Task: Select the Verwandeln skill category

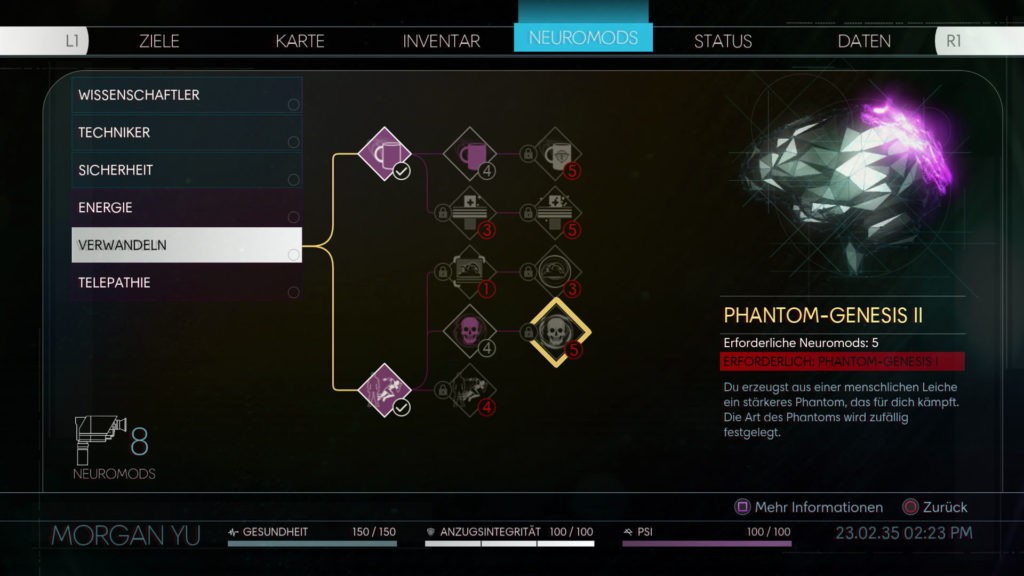Action: (187, 245)
